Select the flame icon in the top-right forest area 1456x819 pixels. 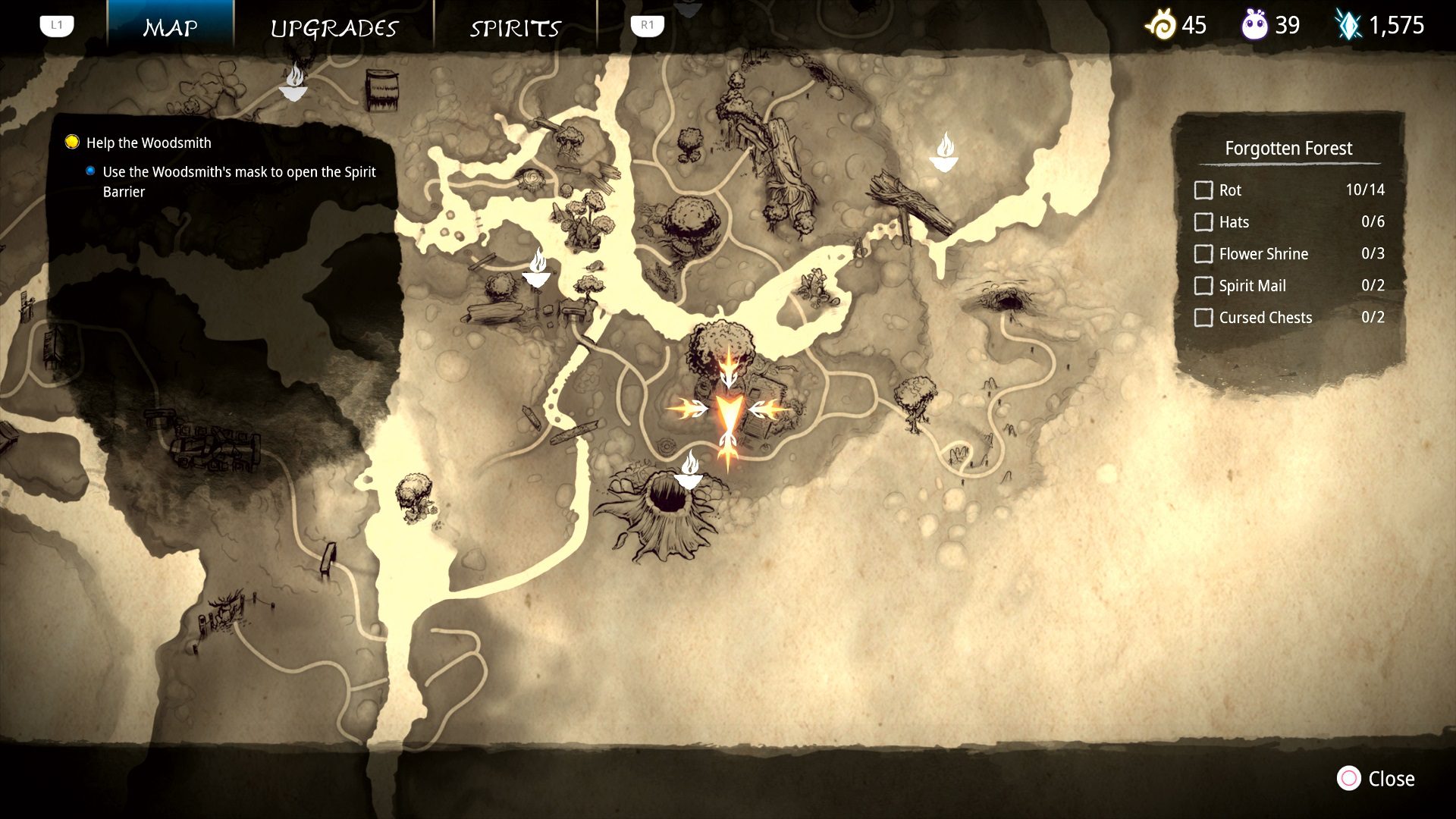(x=944, y=149)
